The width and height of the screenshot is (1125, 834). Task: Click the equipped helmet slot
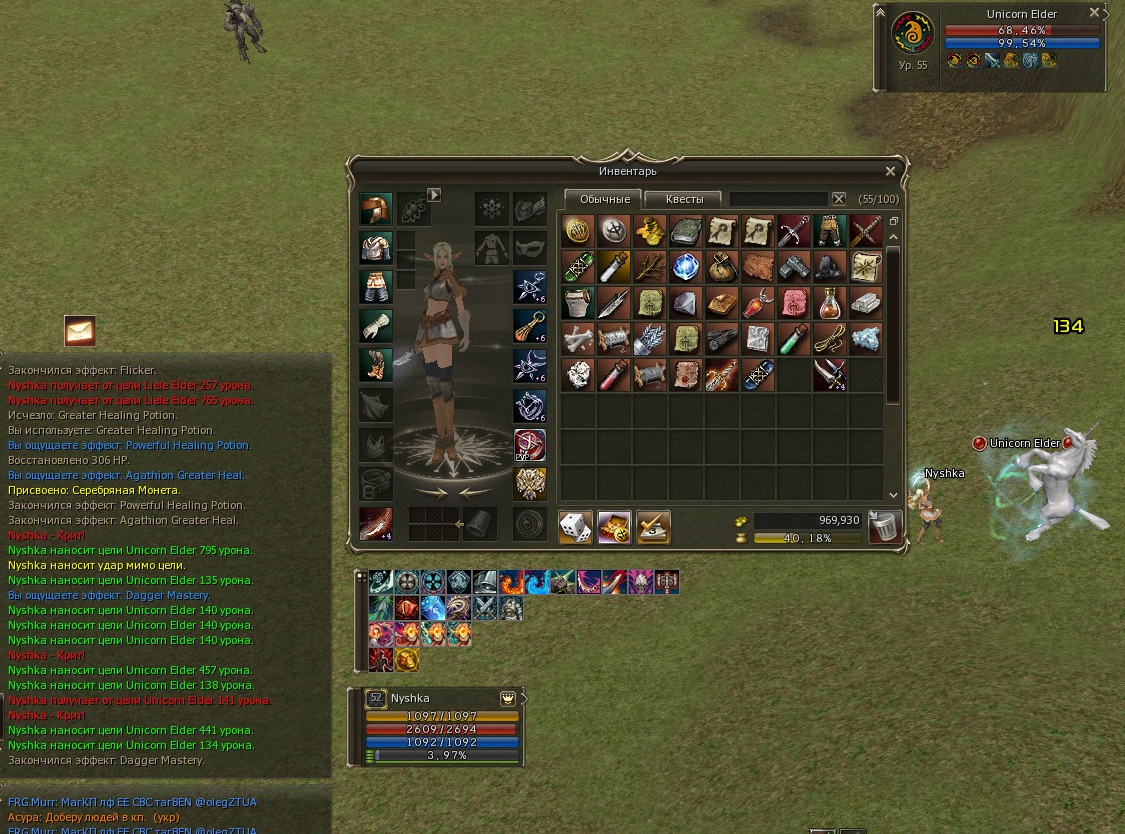tap(377, 210)
